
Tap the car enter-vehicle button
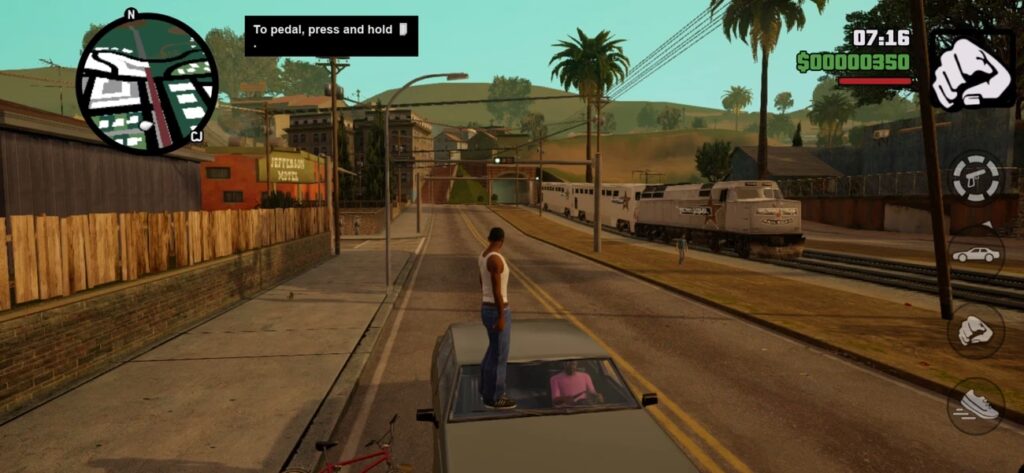[x=976, y=254]
